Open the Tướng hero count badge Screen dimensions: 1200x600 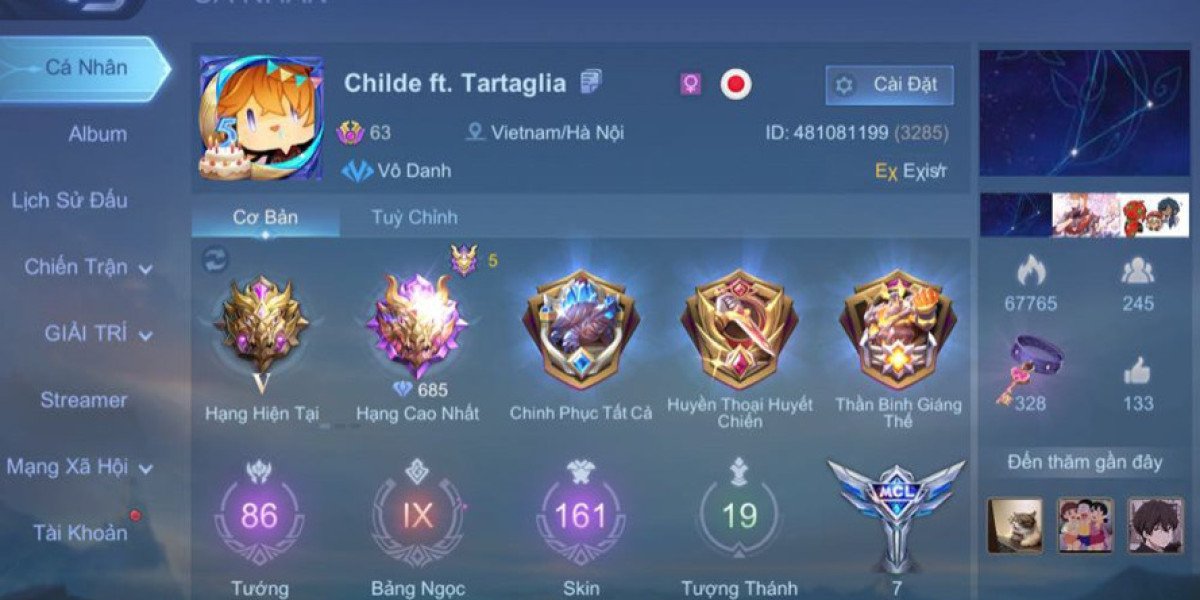coord(259,518)
